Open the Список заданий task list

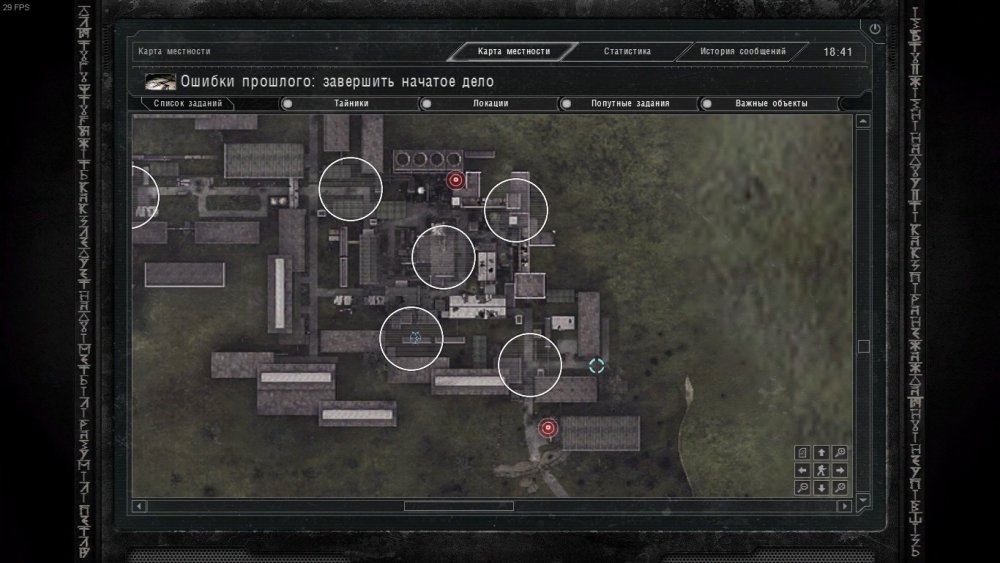click(188, 103)
